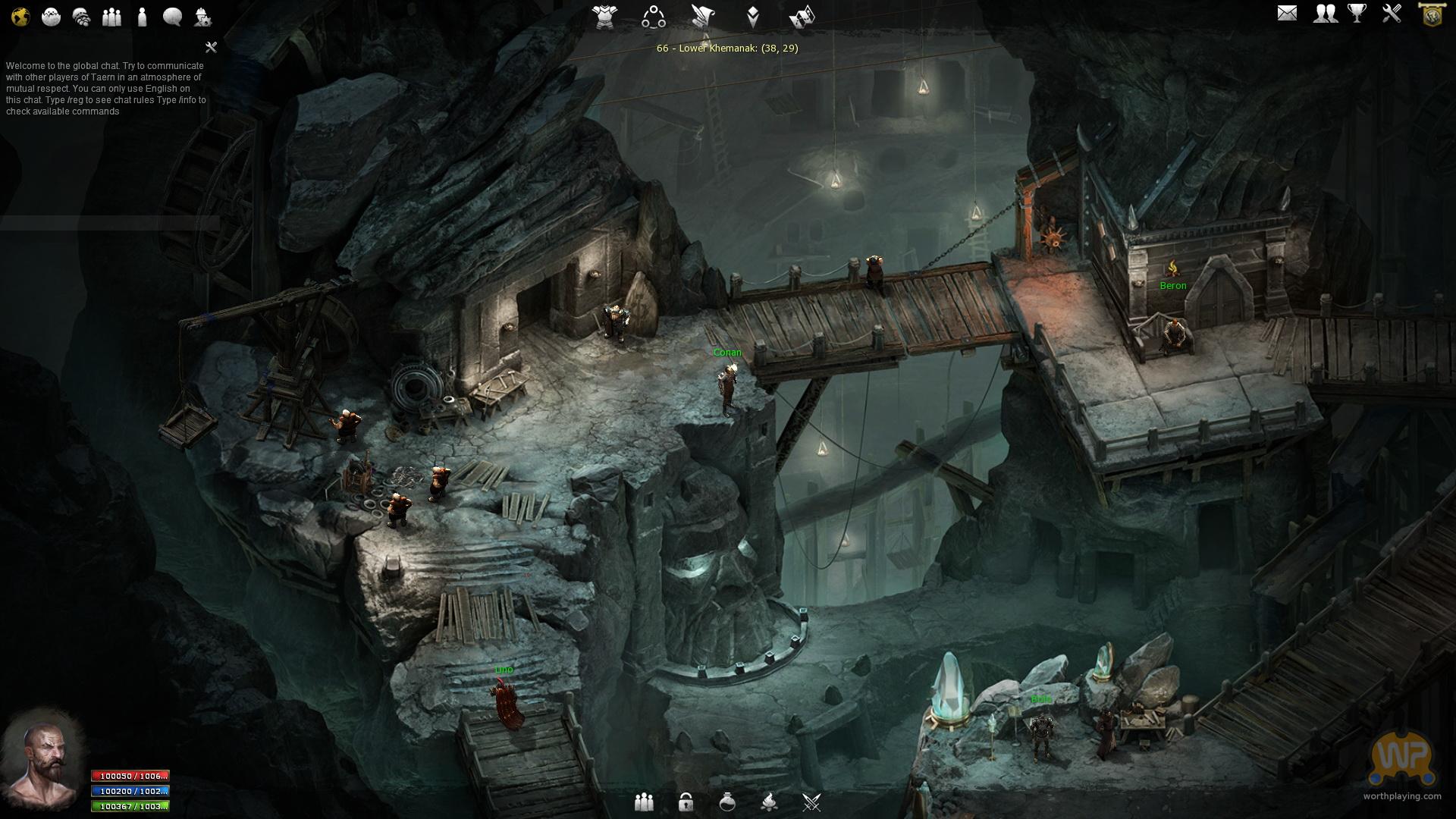Viewport: 1456px width, 819px height.
Task: Select the golden globe global chat channel
Action: 20,17
